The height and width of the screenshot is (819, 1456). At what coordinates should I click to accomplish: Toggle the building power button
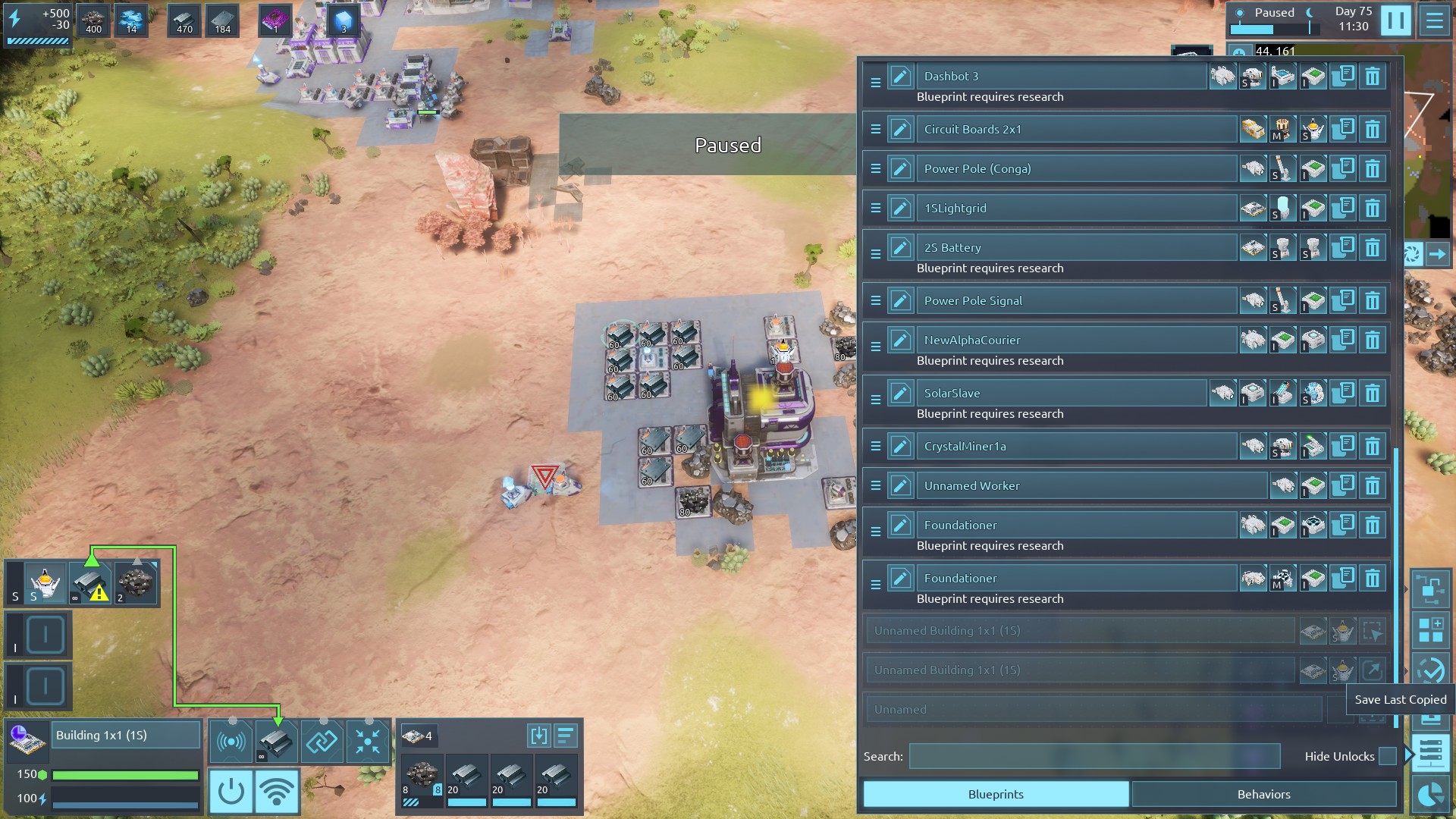coord(231,792)
